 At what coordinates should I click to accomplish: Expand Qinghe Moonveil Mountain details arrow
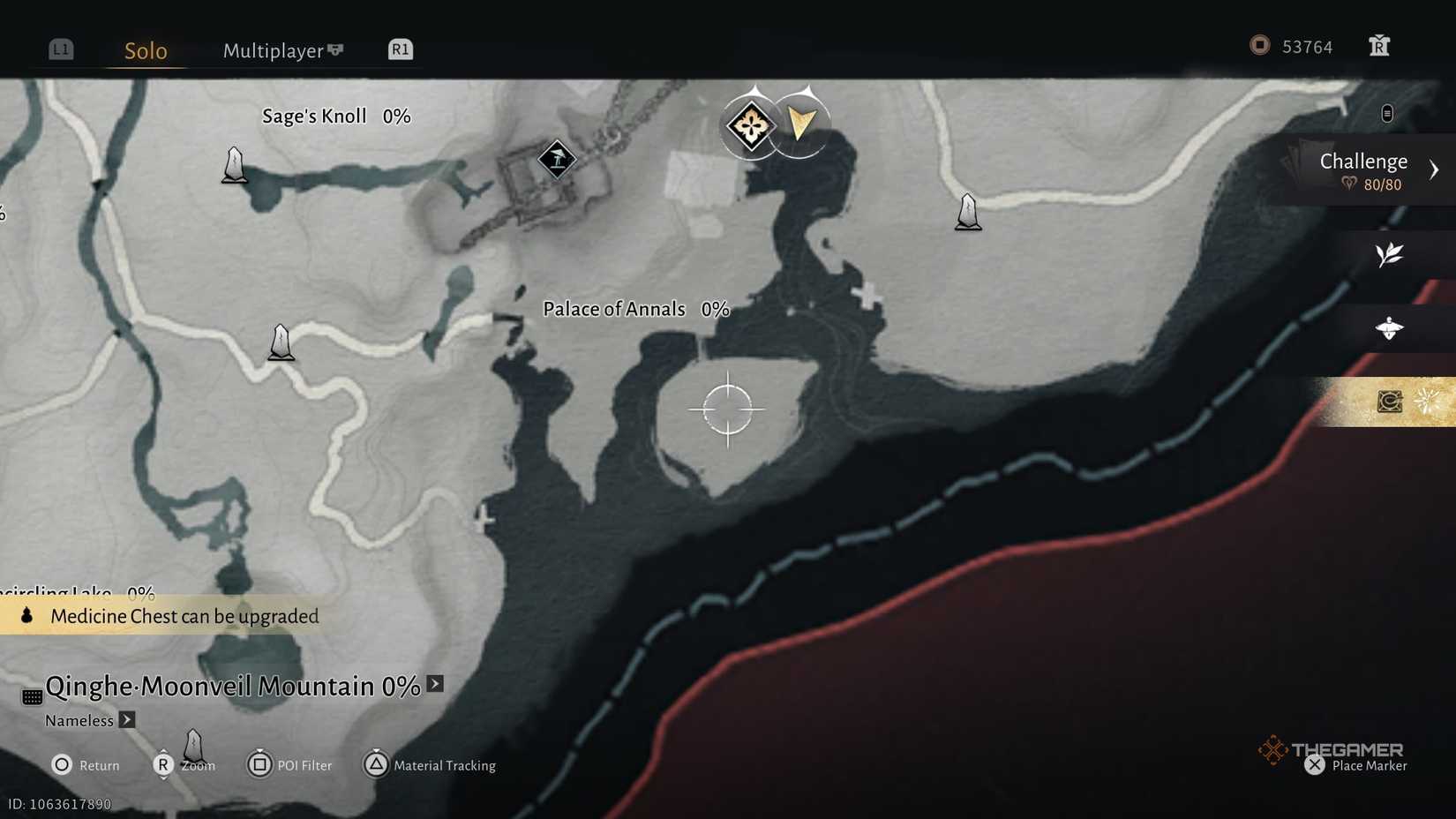[433, 683]
